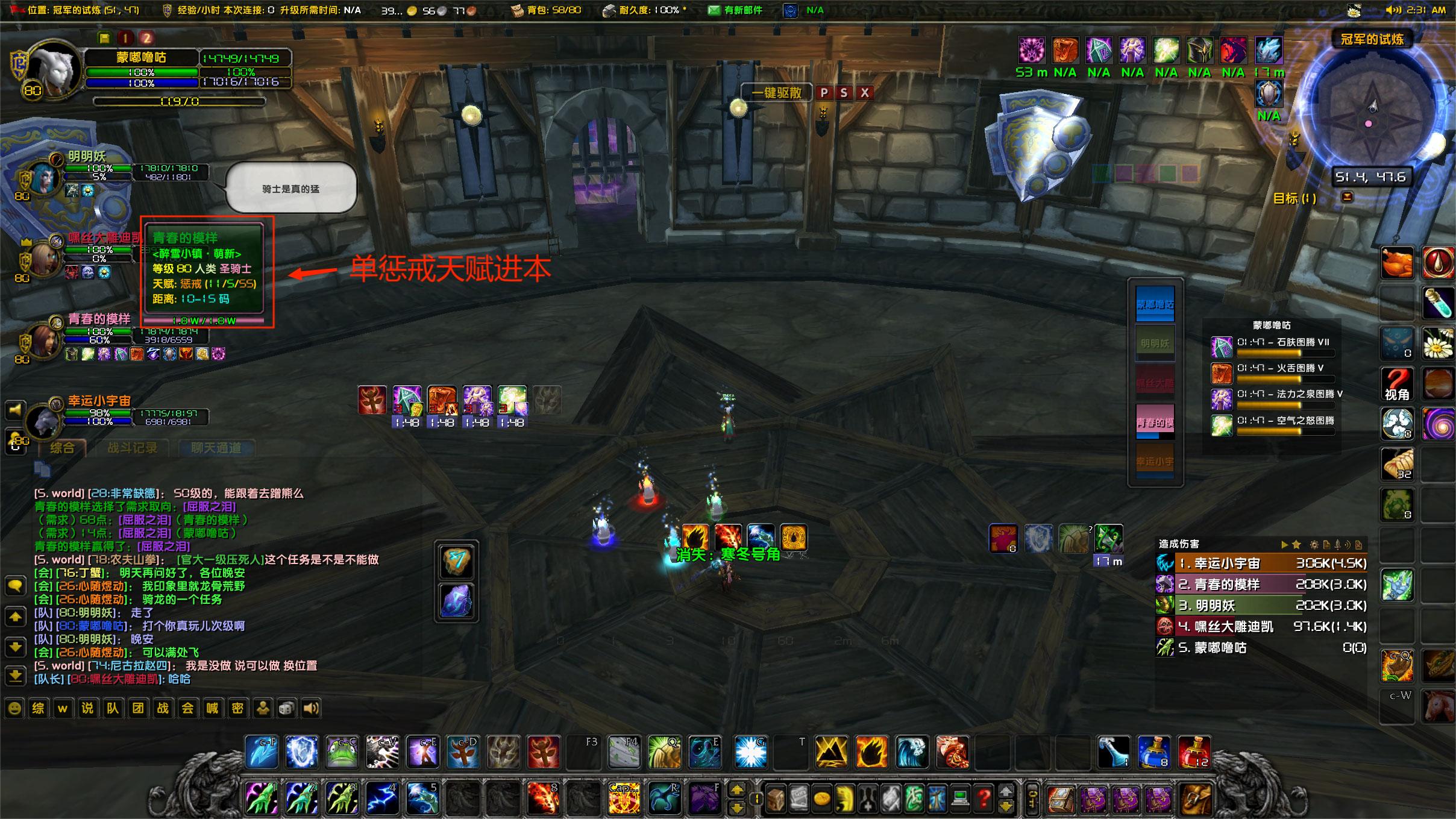Switch to the 聊天通道 chat tab

216,447
